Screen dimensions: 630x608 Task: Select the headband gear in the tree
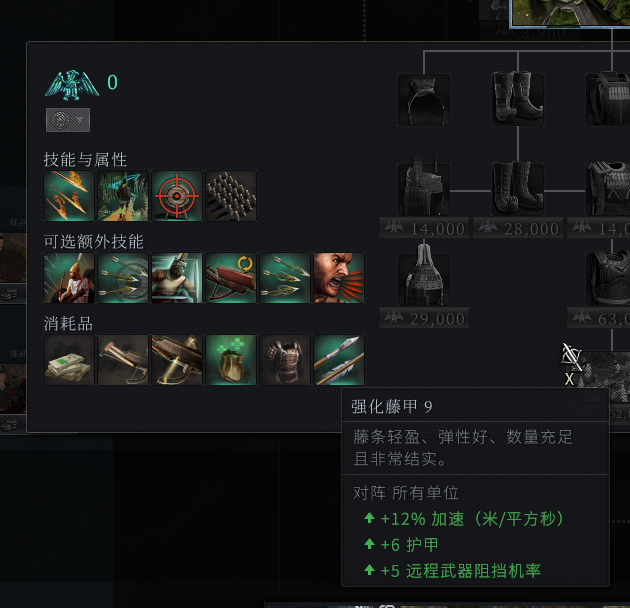[424, 99]
